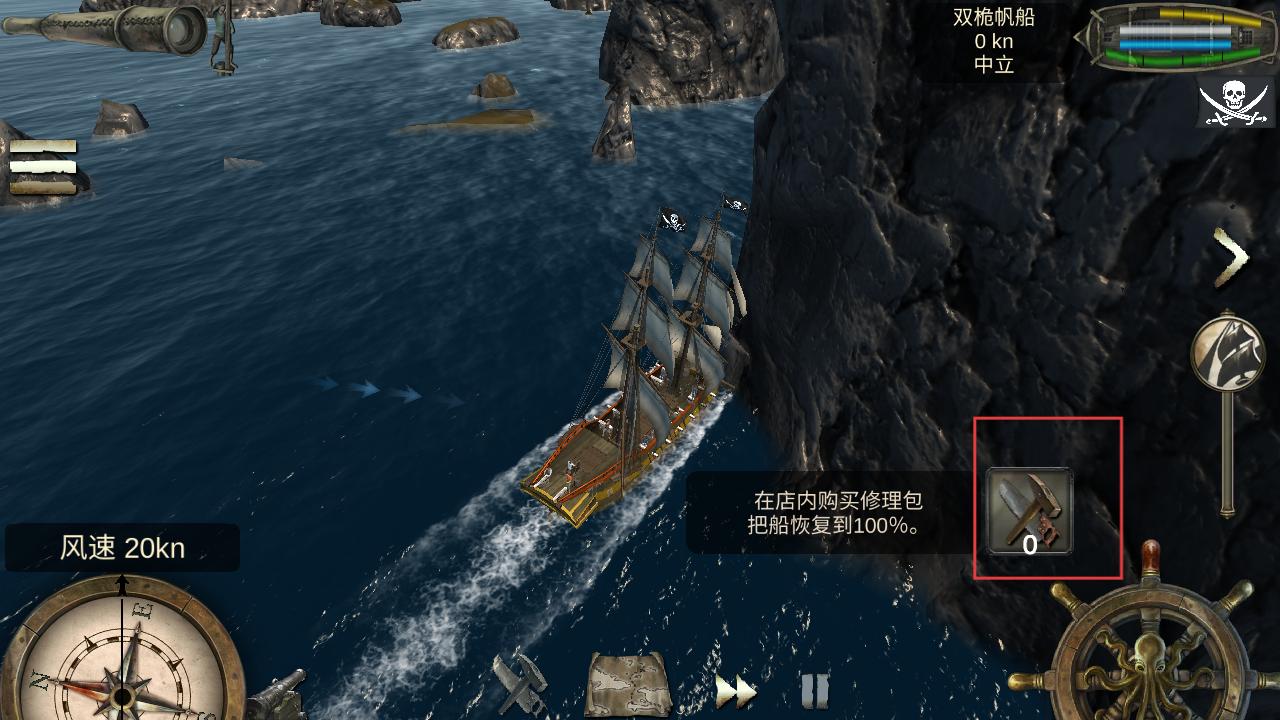This screenshot has height=720, width=1280.
Task: Turn the ship's steering wheel
Action: [x=1150, y=646]
